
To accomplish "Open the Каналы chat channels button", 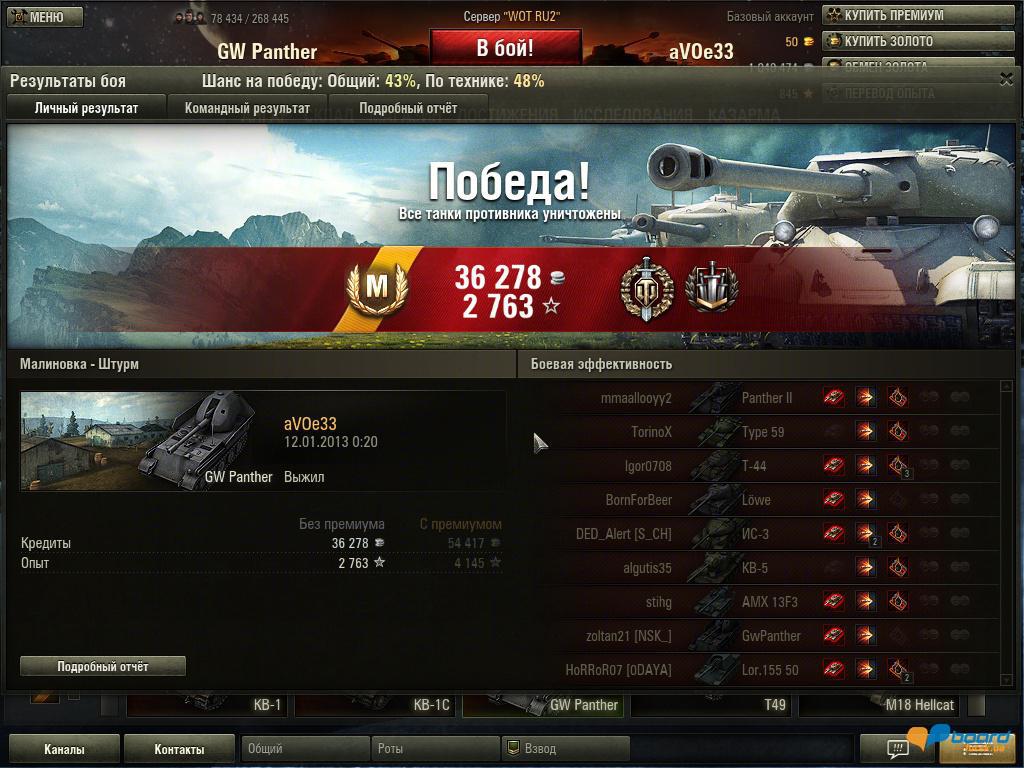I will (64, 749).
